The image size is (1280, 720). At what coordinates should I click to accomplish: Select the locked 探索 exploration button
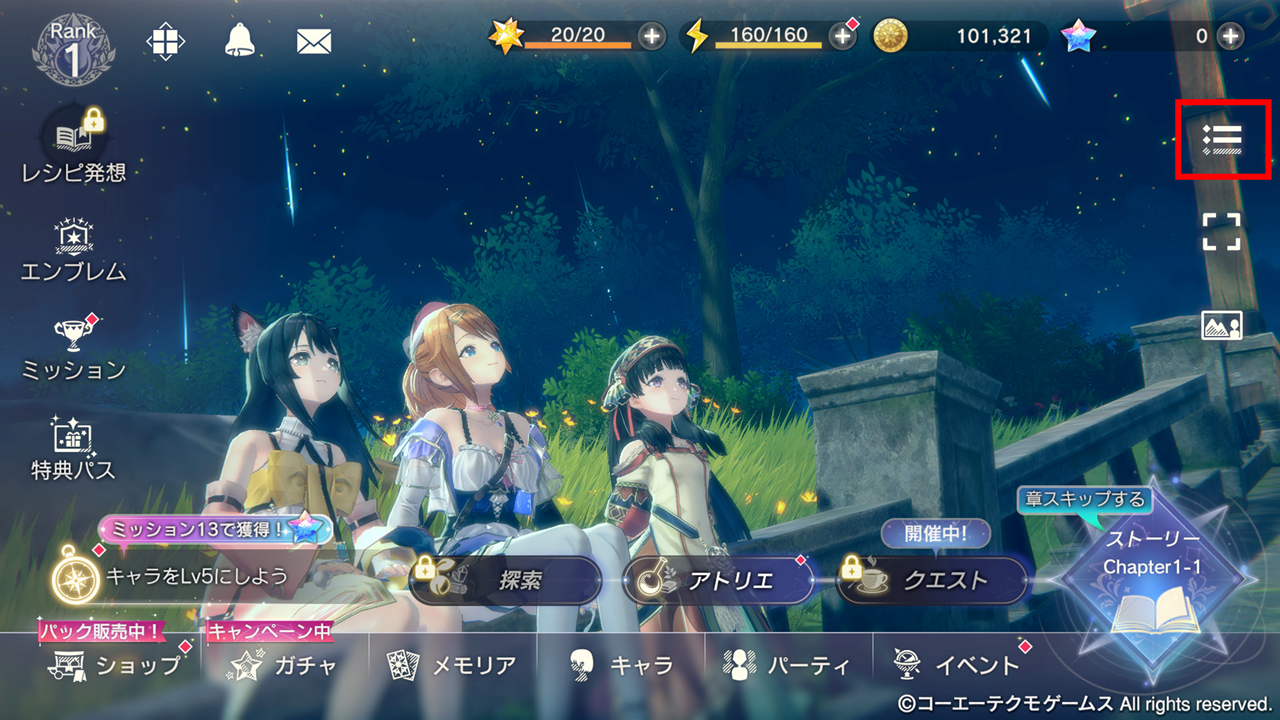click(x=505, y=581)
